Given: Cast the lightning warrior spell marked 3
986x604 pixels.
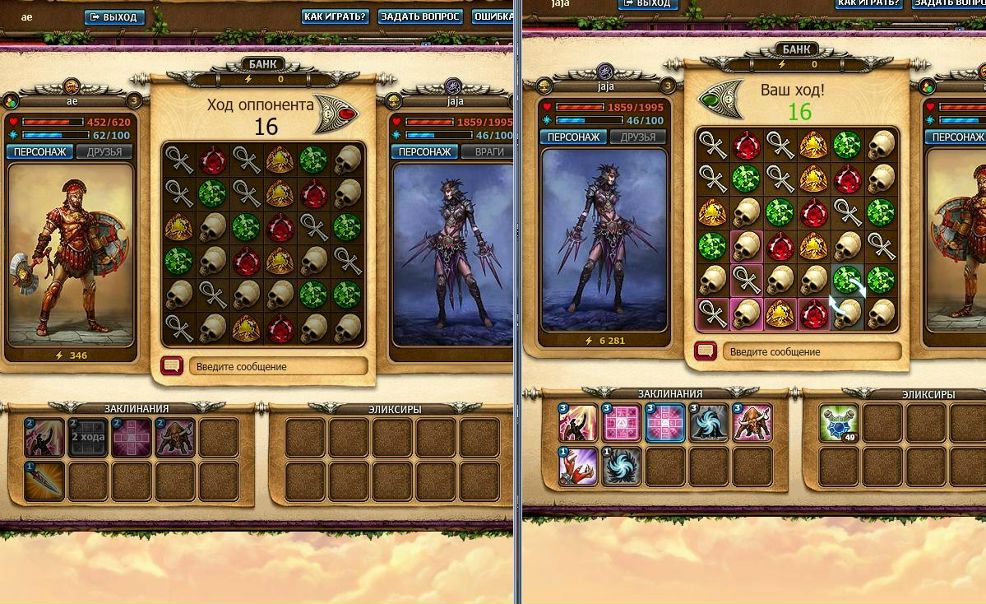Looking at the screenshot, I should tap(579, 423).
